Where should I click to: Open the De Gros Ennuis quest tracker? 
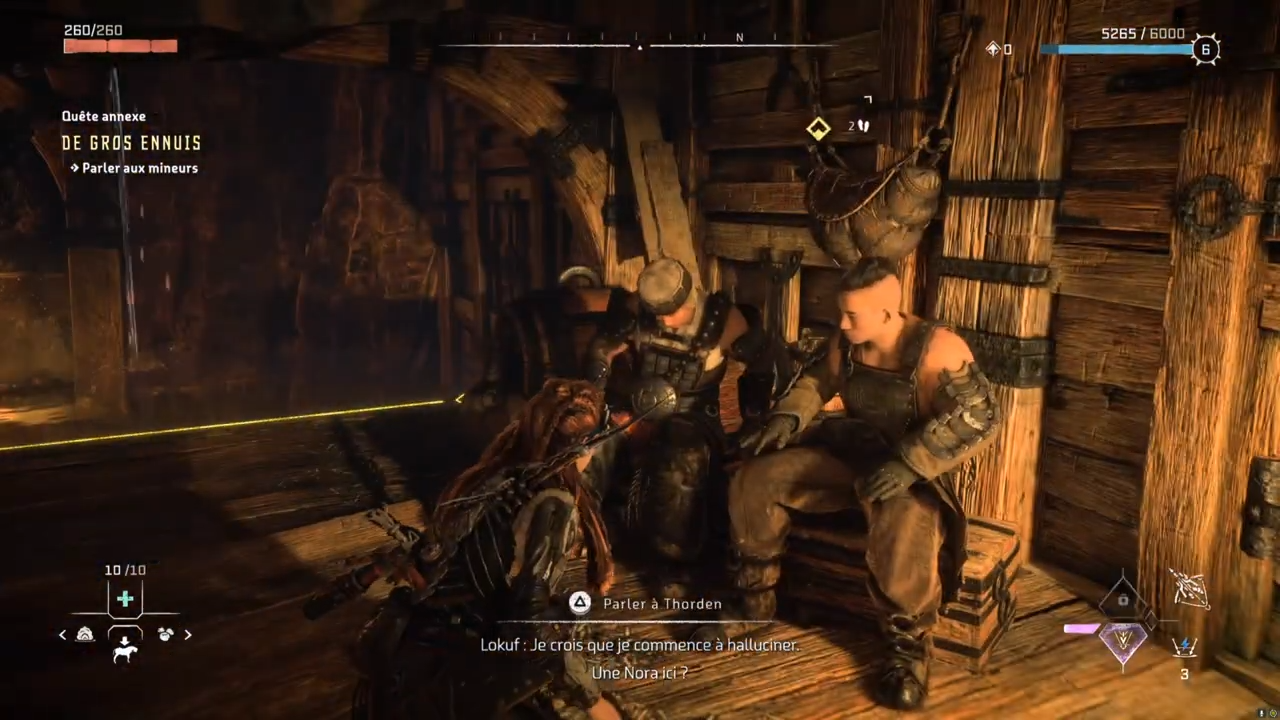click(x=131, y=143)
